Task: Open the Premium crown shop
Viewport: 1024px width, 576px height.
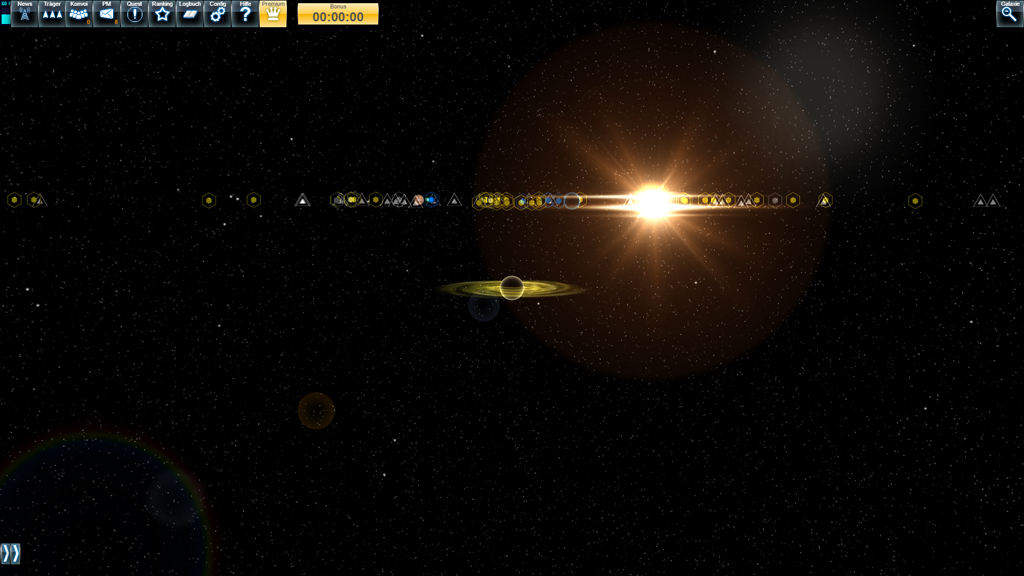Action: tap(273, 13)
